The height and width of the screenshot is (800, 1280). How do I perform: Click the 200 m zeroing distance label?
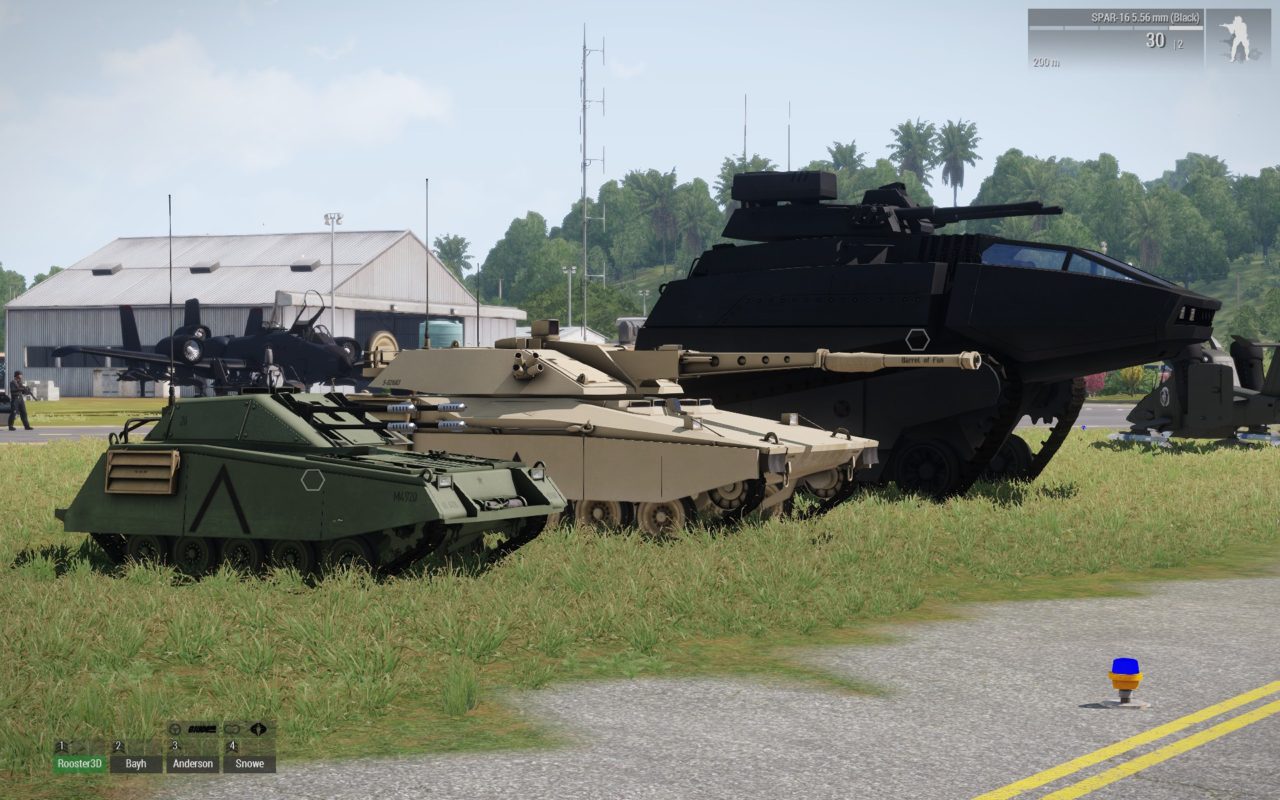coord(1047,62)
